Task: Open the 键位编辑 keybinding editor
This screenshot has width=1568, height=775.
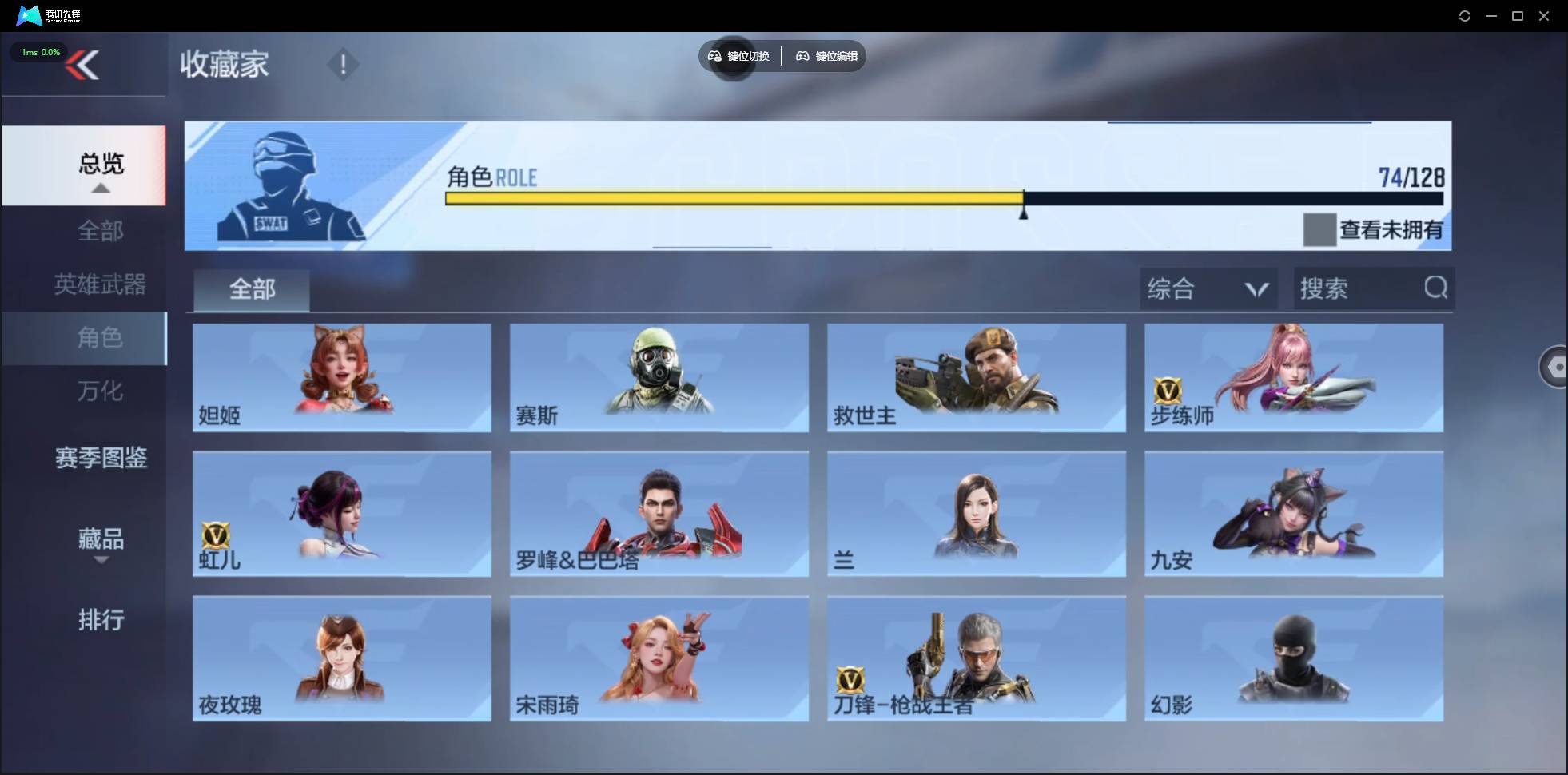Action: pos(827,56)
